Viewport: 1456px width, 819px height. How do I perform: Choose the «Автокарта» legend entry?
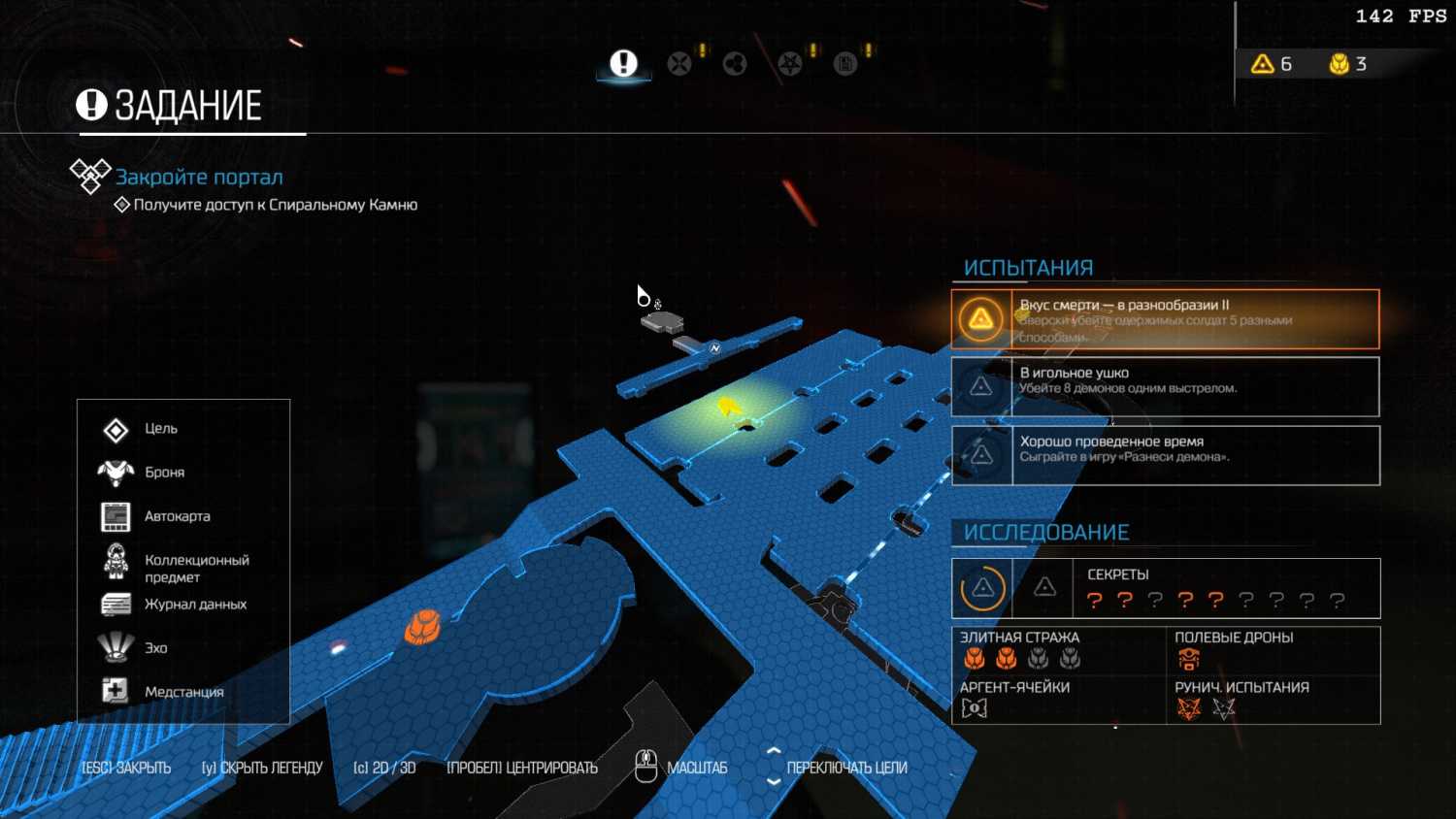[x=177, y=516]
